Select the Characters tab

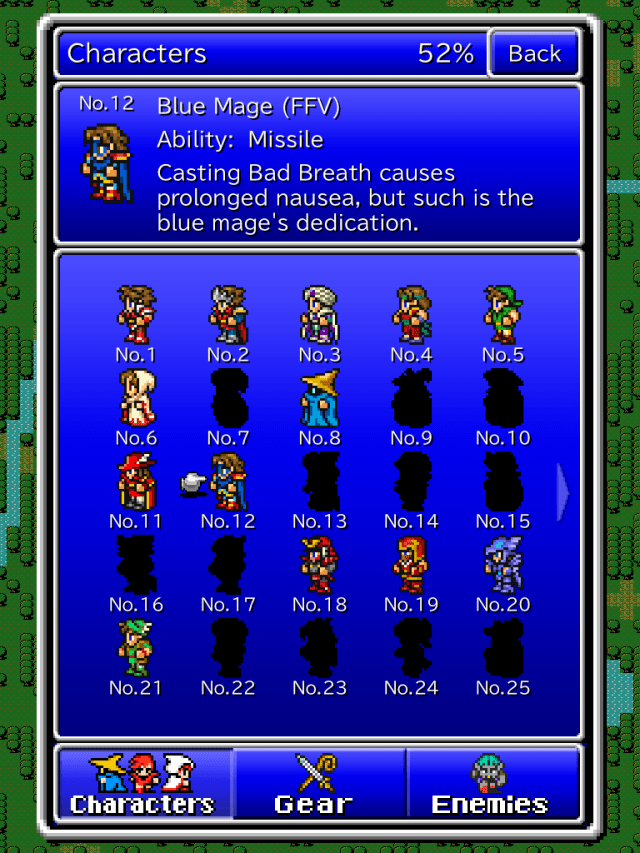[143, 784]
